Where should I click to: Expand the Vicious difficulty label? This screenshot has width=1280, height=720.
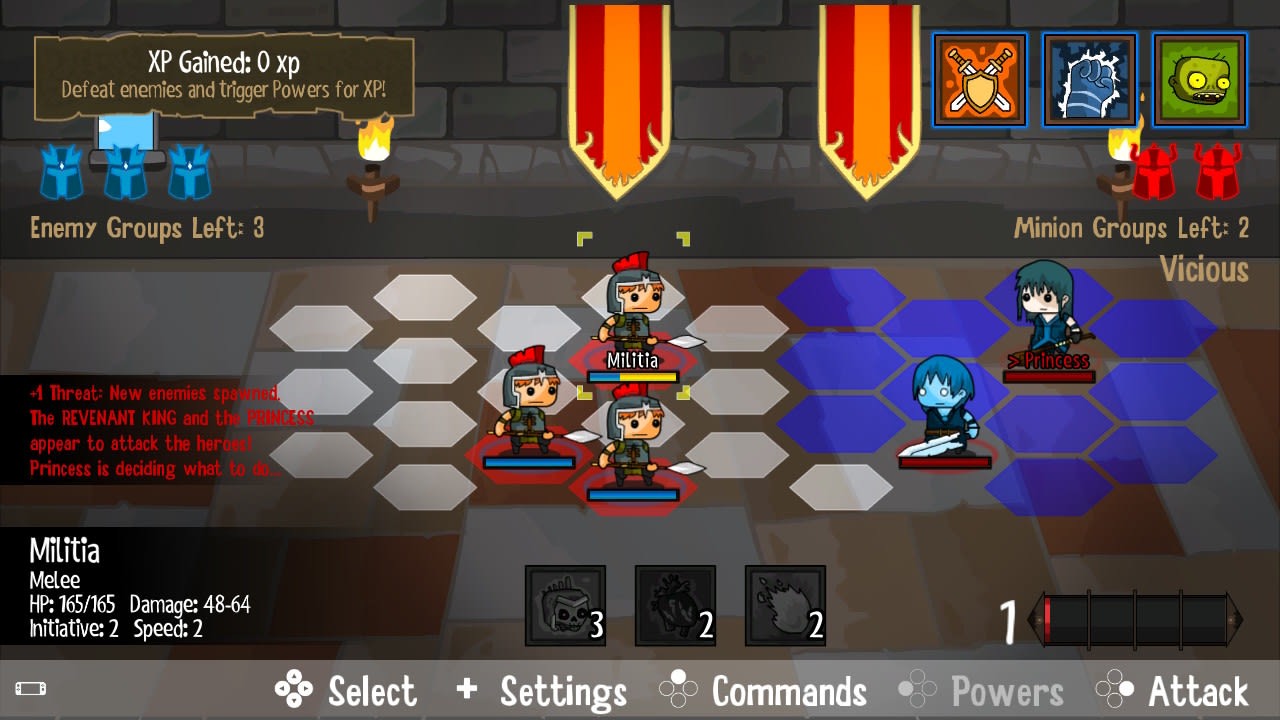[x=1203, y=270]
